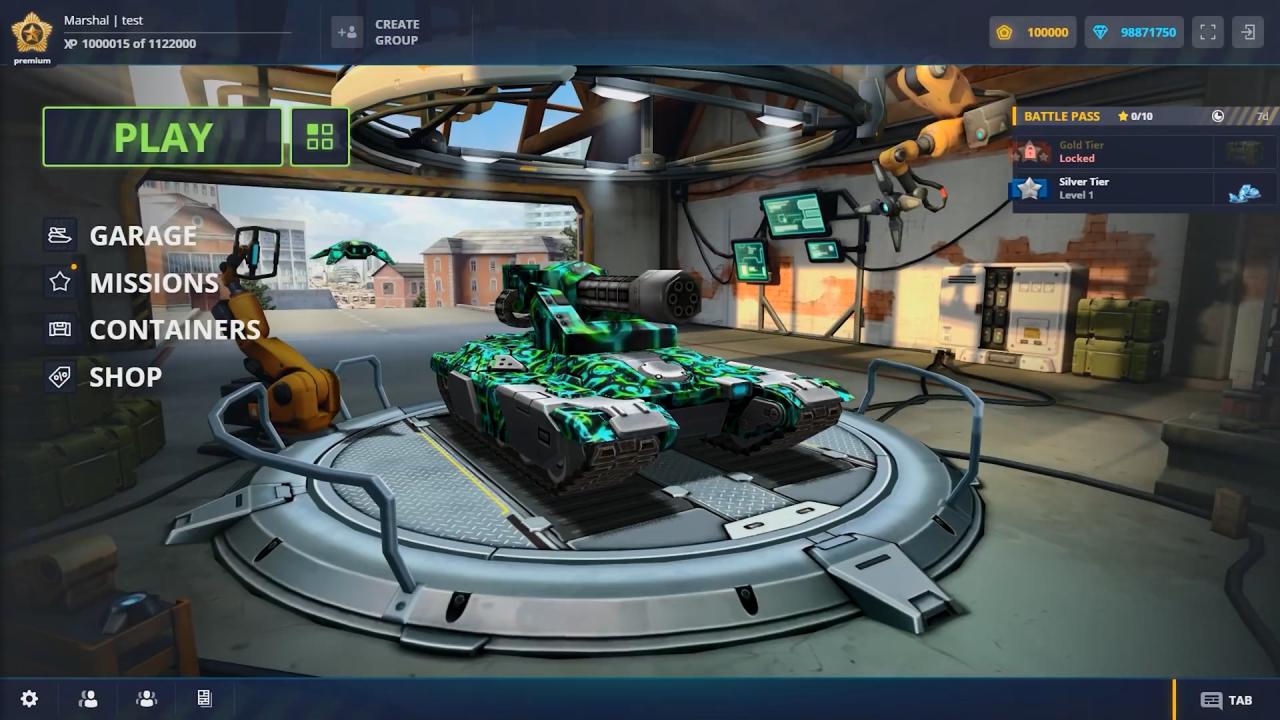The width and height of the screenshot is (1280, 720).
Task: Open the clan group icon
Action: (147, 699)
